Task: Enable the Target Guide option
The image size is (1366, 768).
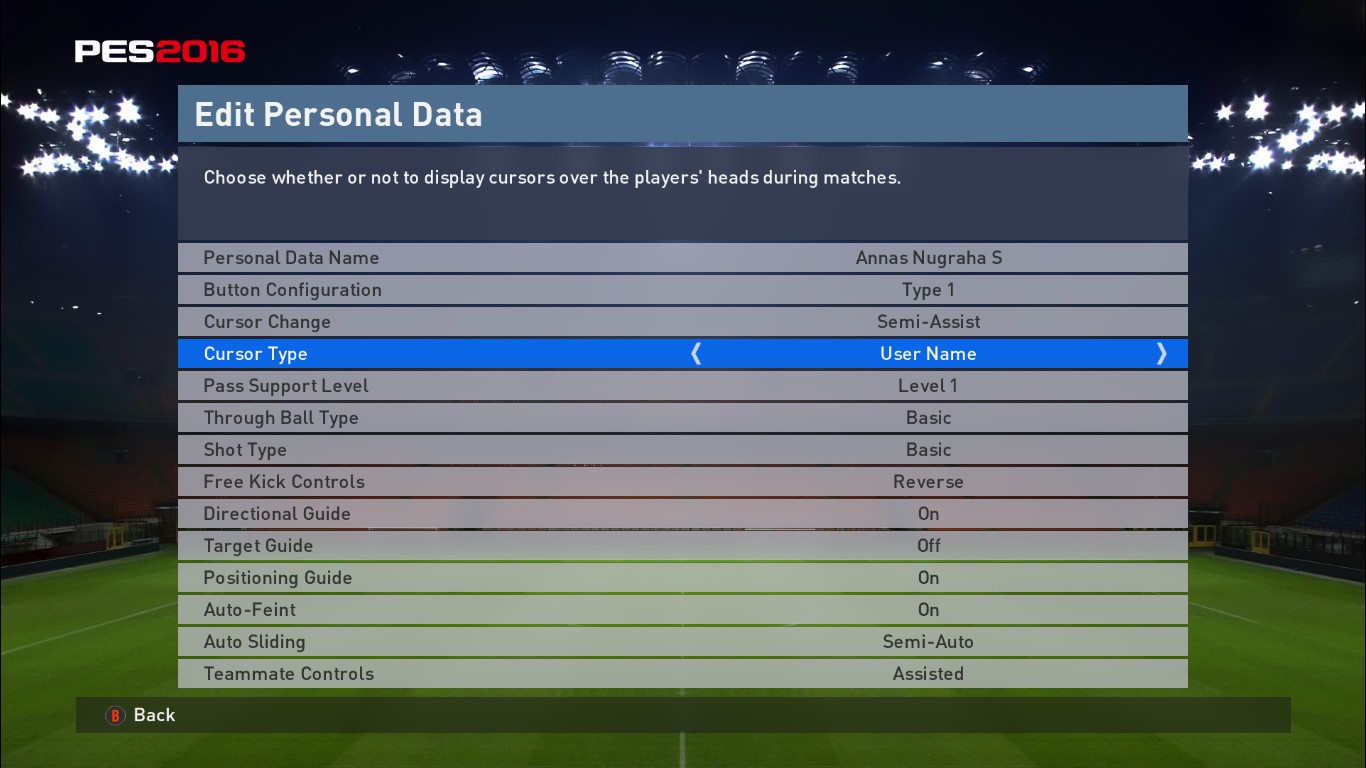Action: pyautogui.click(x=683, y=545)
